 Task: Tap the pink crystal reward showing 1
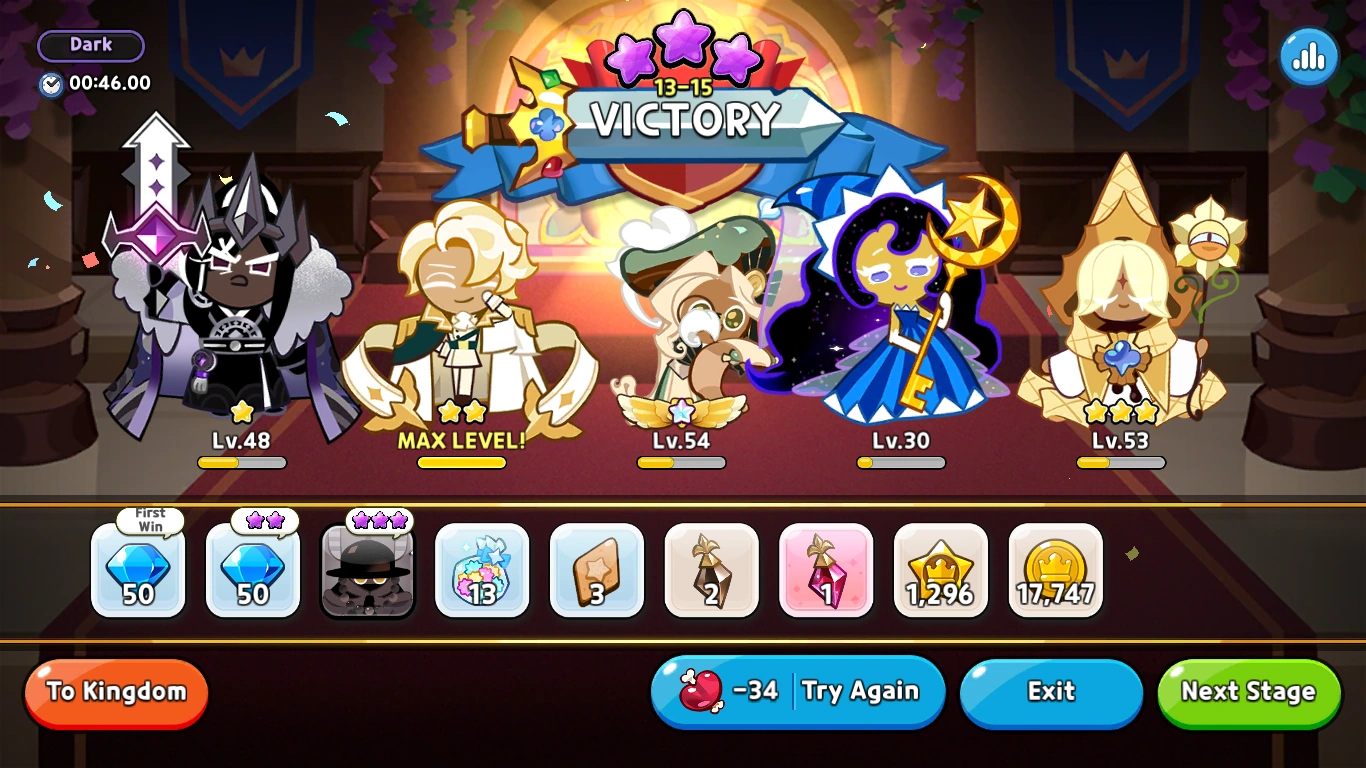(826, 573)
